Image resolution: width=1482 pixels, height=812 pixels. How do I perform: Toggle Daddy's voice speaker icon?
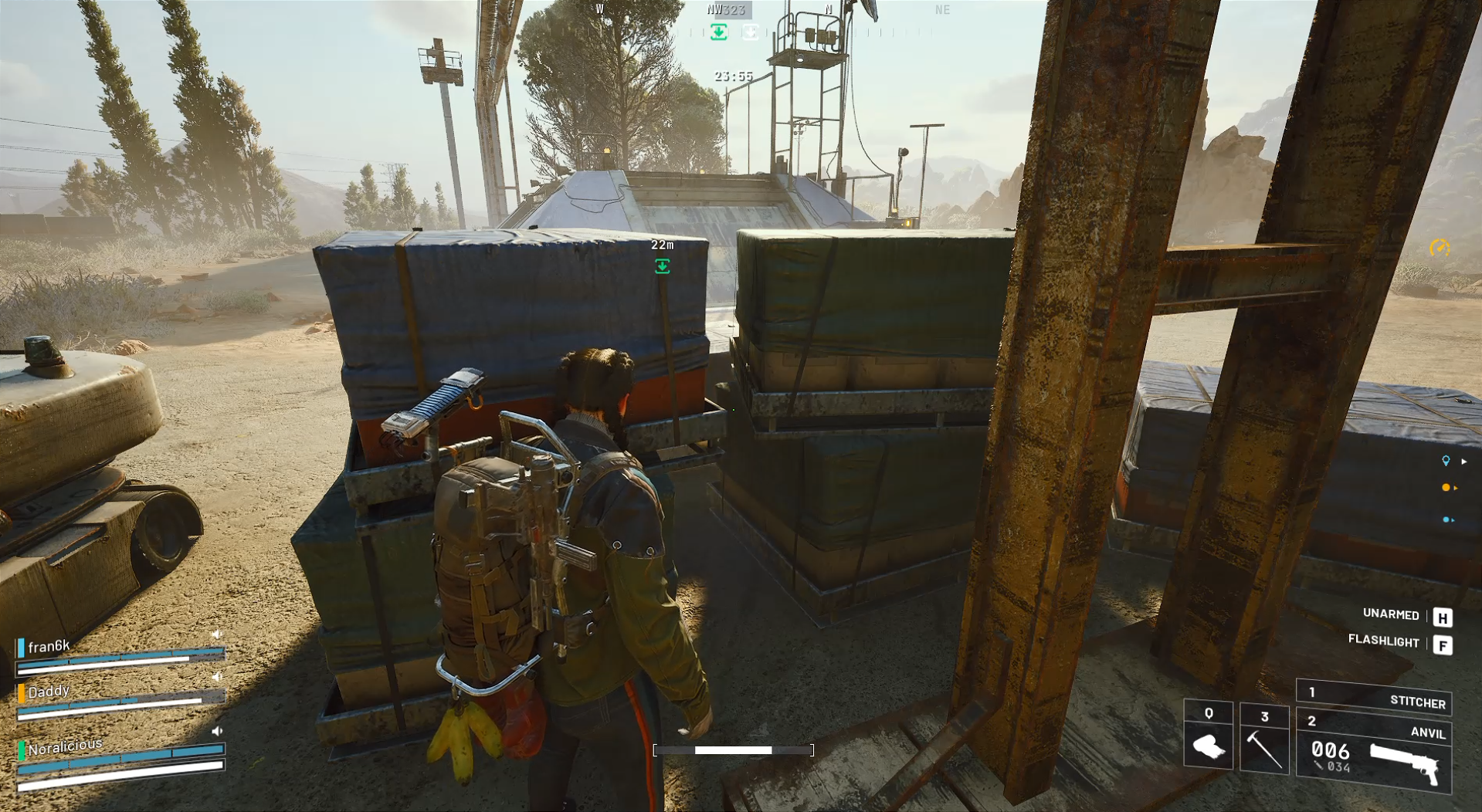tap(217, 677)
